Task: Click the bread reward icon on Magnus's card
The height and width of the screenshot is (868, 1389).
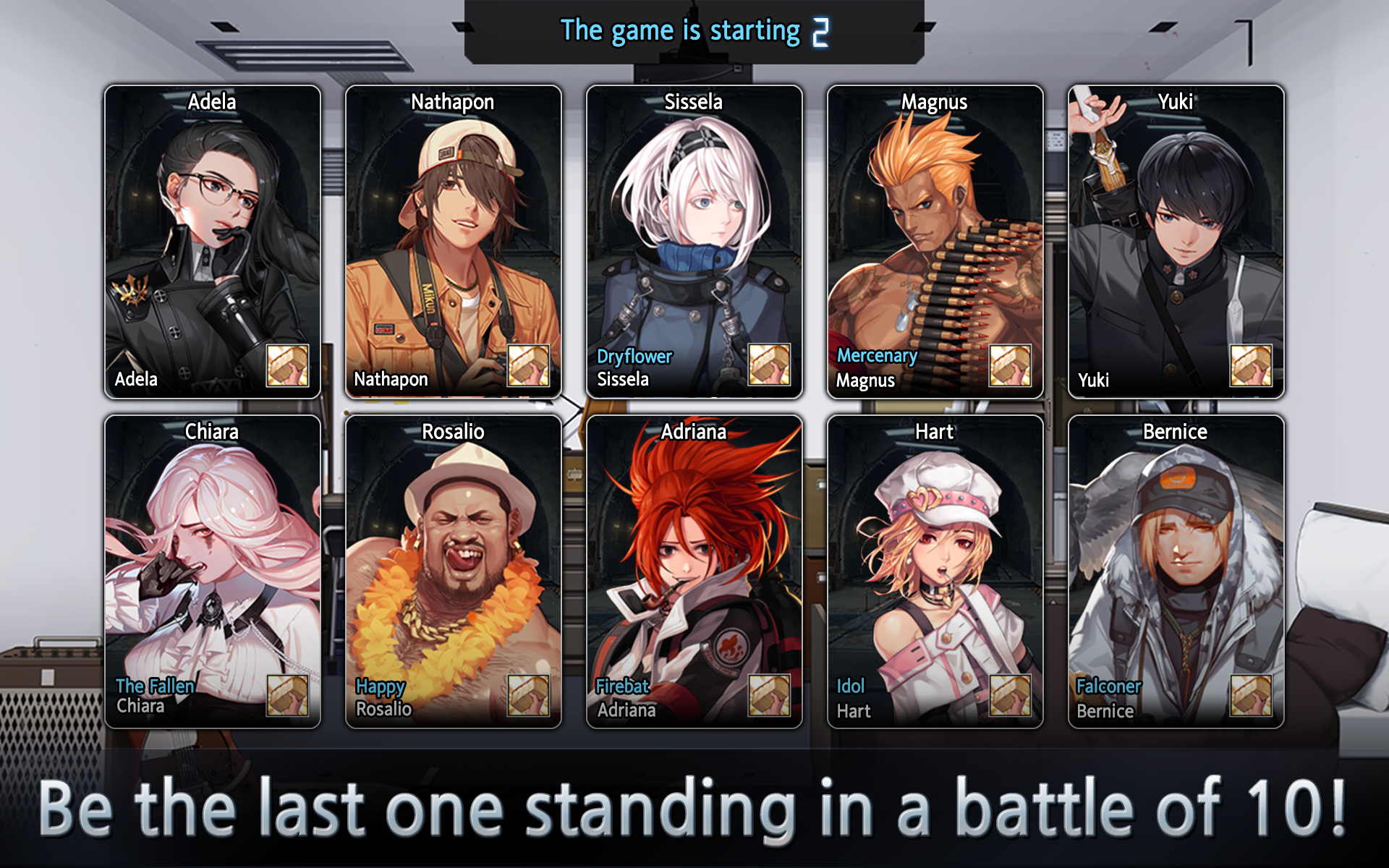Action: 1012,367
